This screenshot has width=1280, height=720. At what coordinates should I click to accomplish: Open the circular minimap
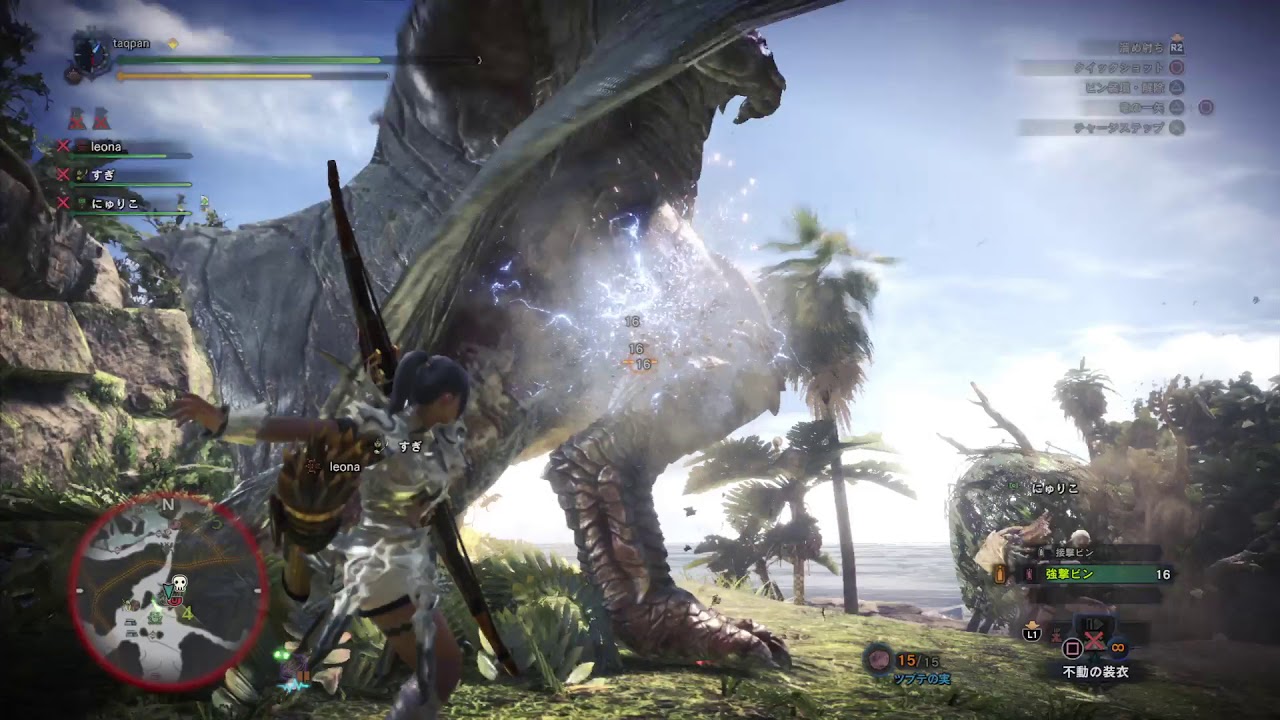(168, 591)
